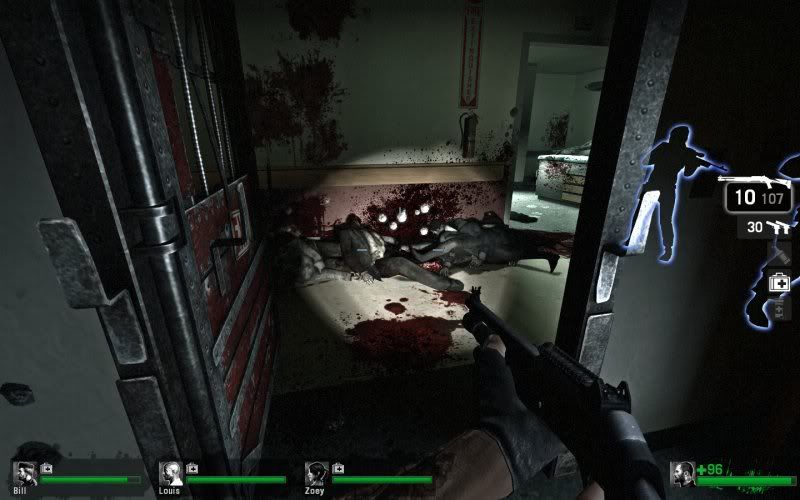Click Bill's teammate portrait

(x=24, y=474)
